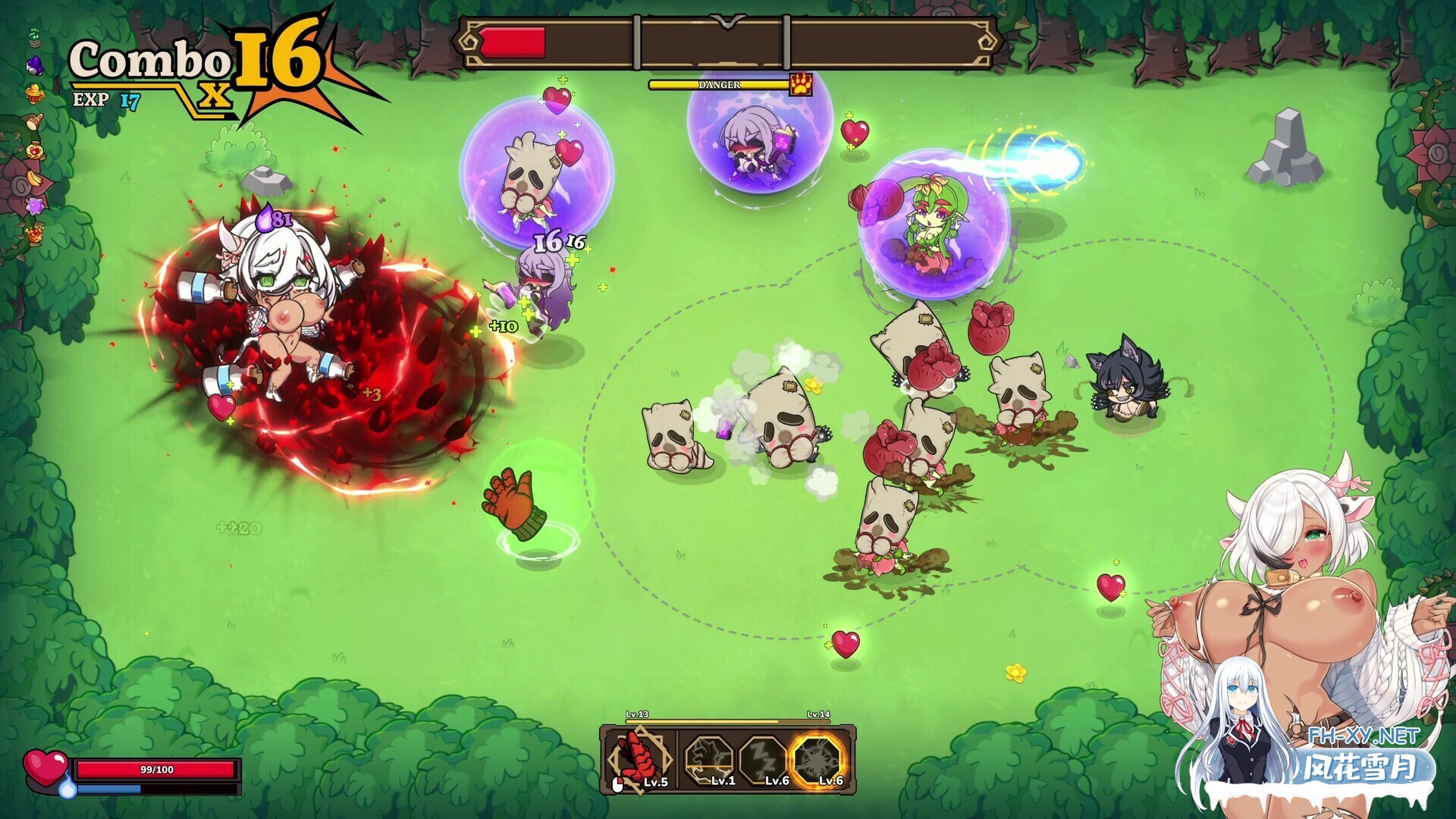Image resolution: width=1456 pixels, height=819 pixels.
Task: Inspect the heart potion jar relic icon
Action: coord(34,150)
